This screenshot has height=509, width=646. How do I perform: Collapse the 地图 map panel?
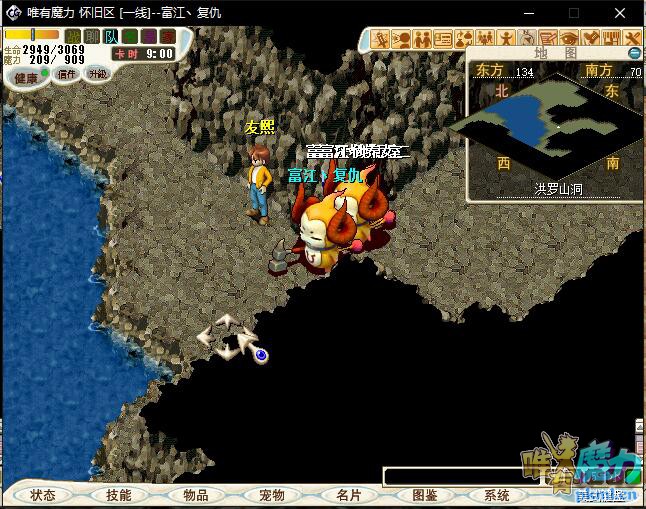(x=634, y=53)
